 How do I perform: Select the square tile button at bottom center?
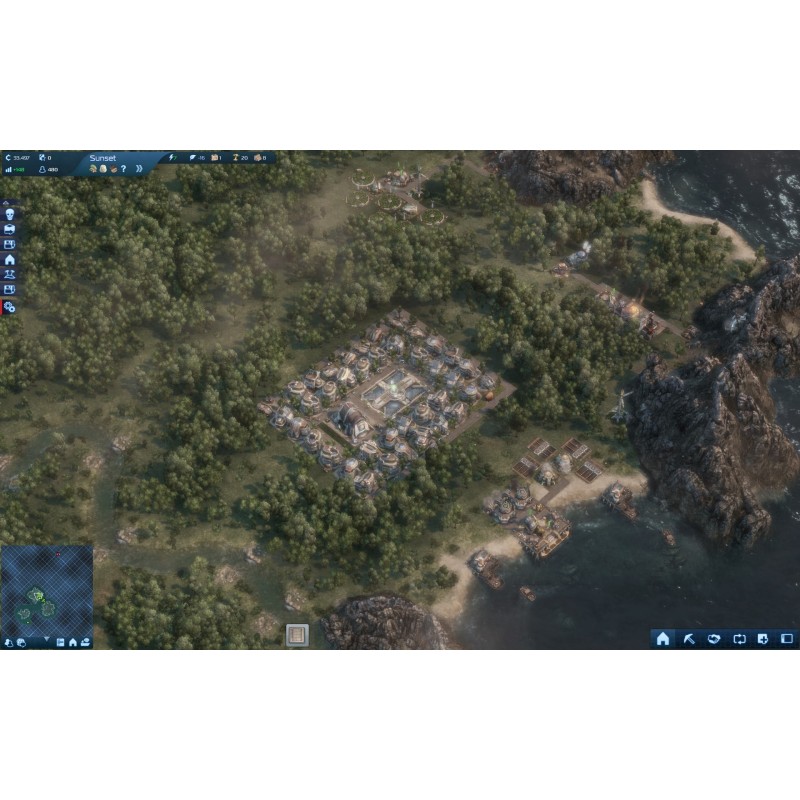pos(297,634)
